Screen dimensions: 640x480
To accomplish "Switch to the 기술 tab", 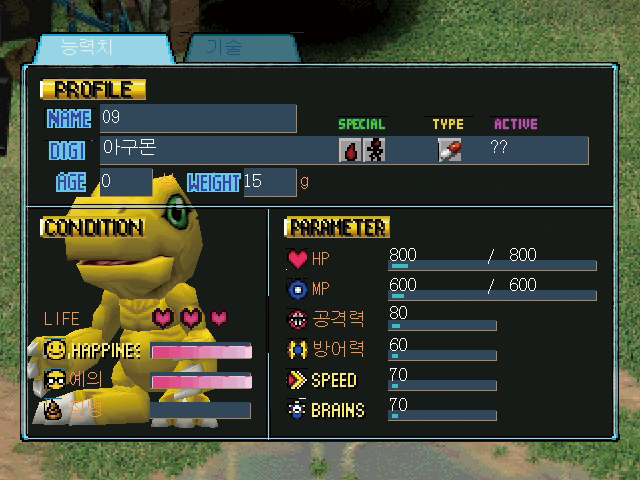I will pos(233,48).
